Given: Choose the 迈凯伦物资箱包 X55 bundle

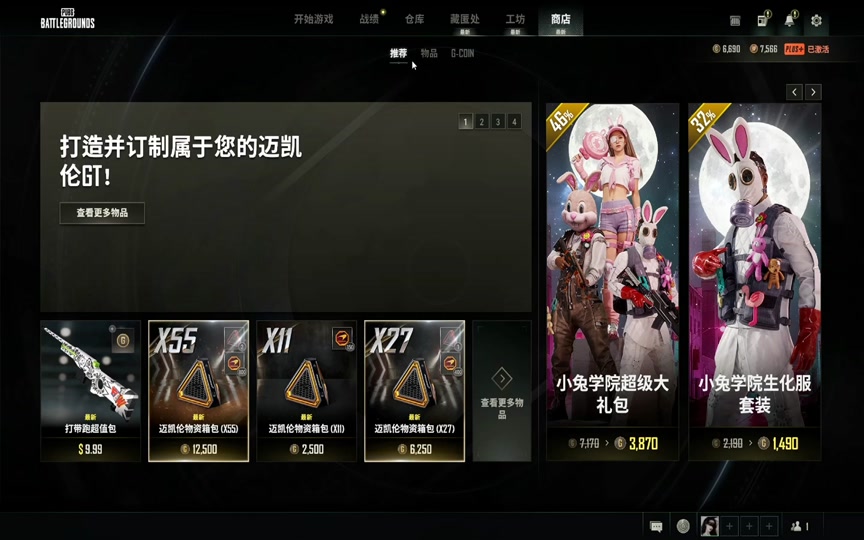Looking at the screenshot, I should [x=198, y=391].
